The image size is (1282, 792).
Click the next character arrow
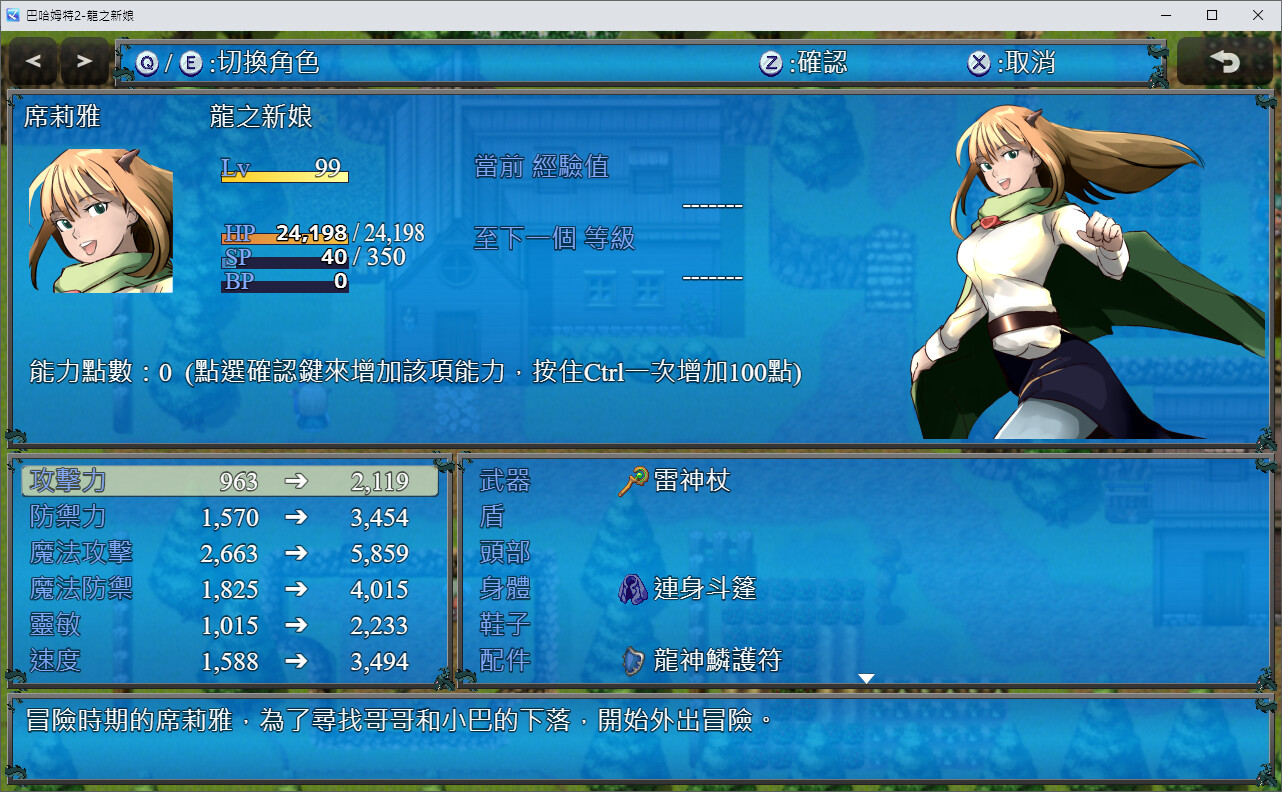pyautogui.click(x=83, y=61)
